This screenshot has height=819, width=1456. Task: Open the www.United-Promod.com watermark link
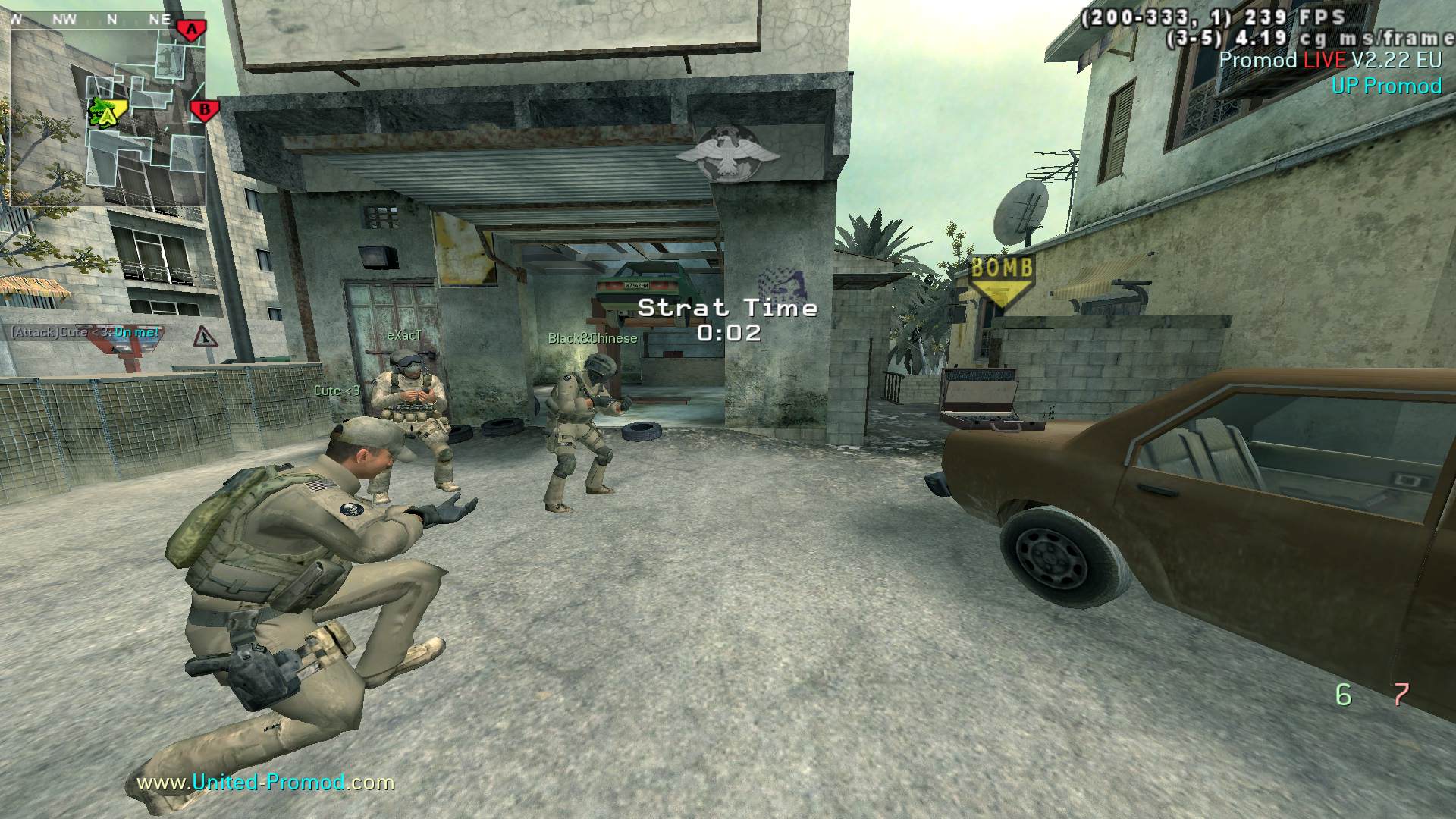tap(265, 783)
